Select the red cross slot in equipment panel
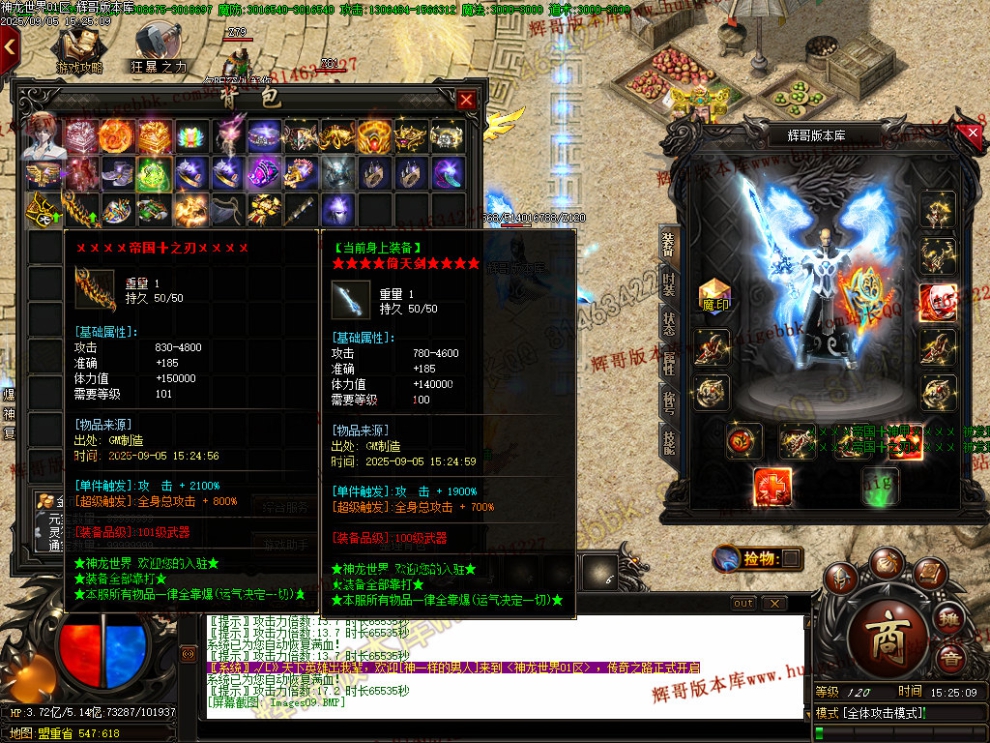This screenshot has height=743, width=990. click(772, 486)
